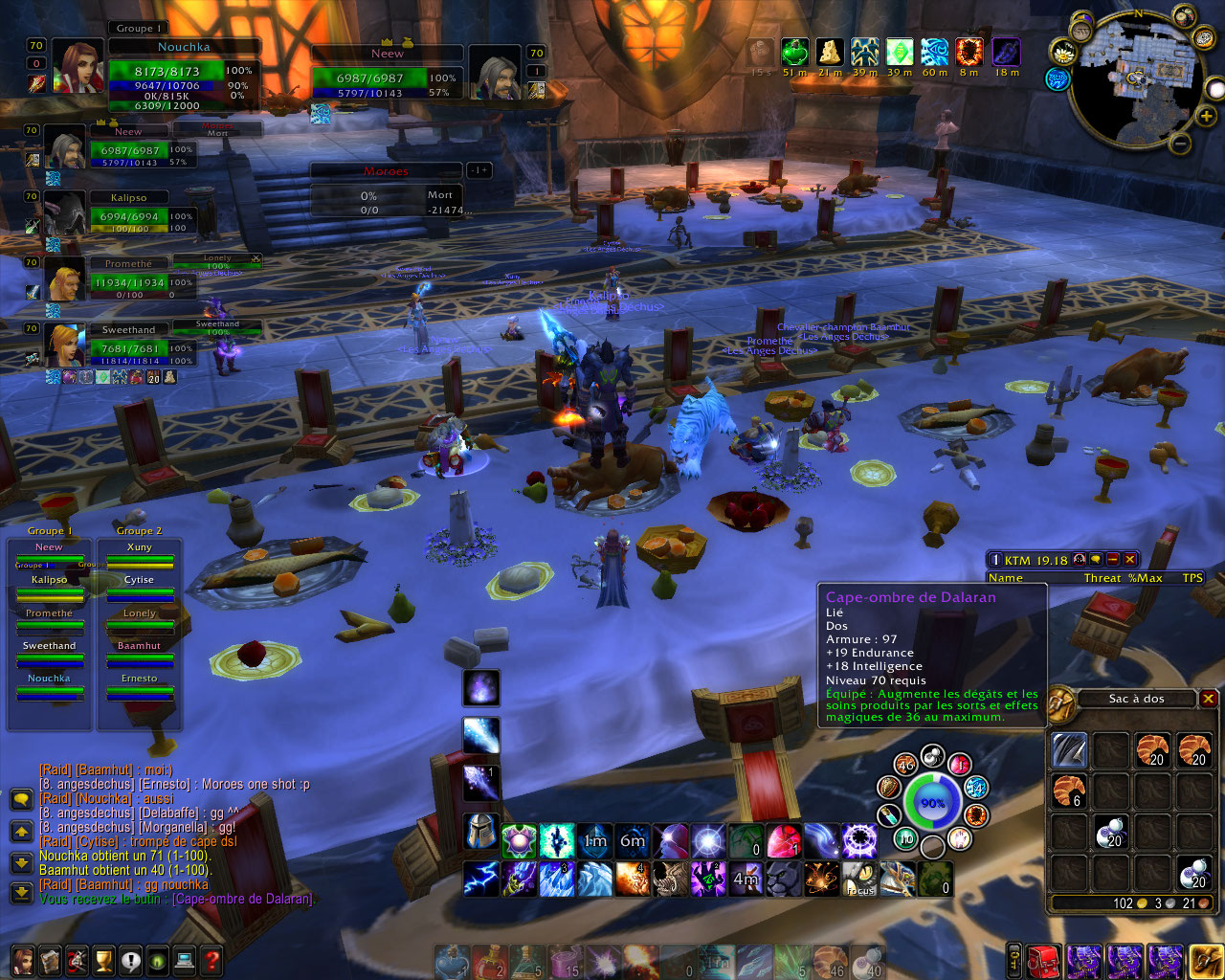This screenshot has width=1225, height=980.
Task: Use the red gem item on the action bar
Action: pyautogui.click(x=783, y=842)
